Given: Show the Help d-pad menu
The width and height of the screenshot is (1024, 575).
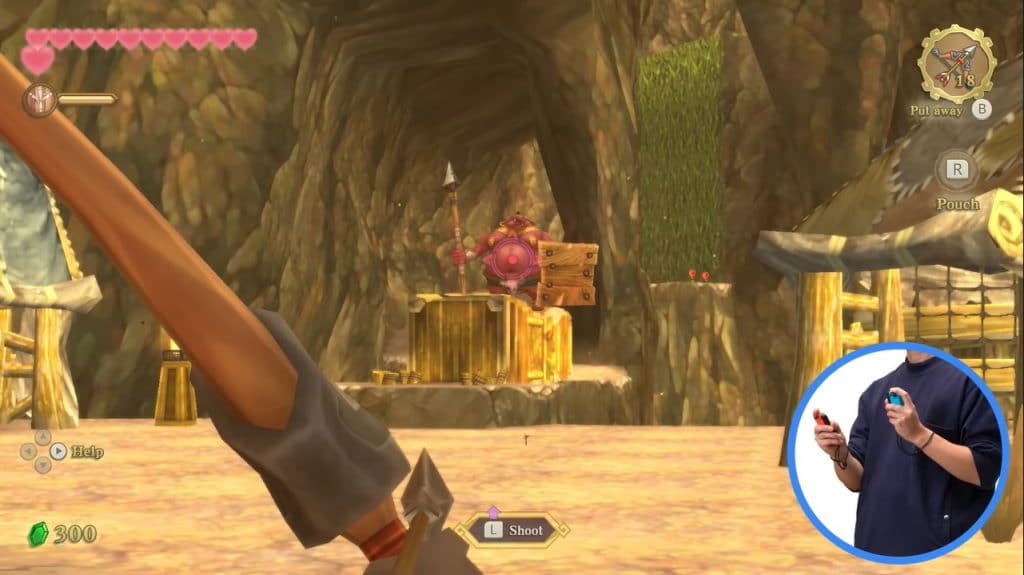Looking at the screenshot, I should coord(43,451).
